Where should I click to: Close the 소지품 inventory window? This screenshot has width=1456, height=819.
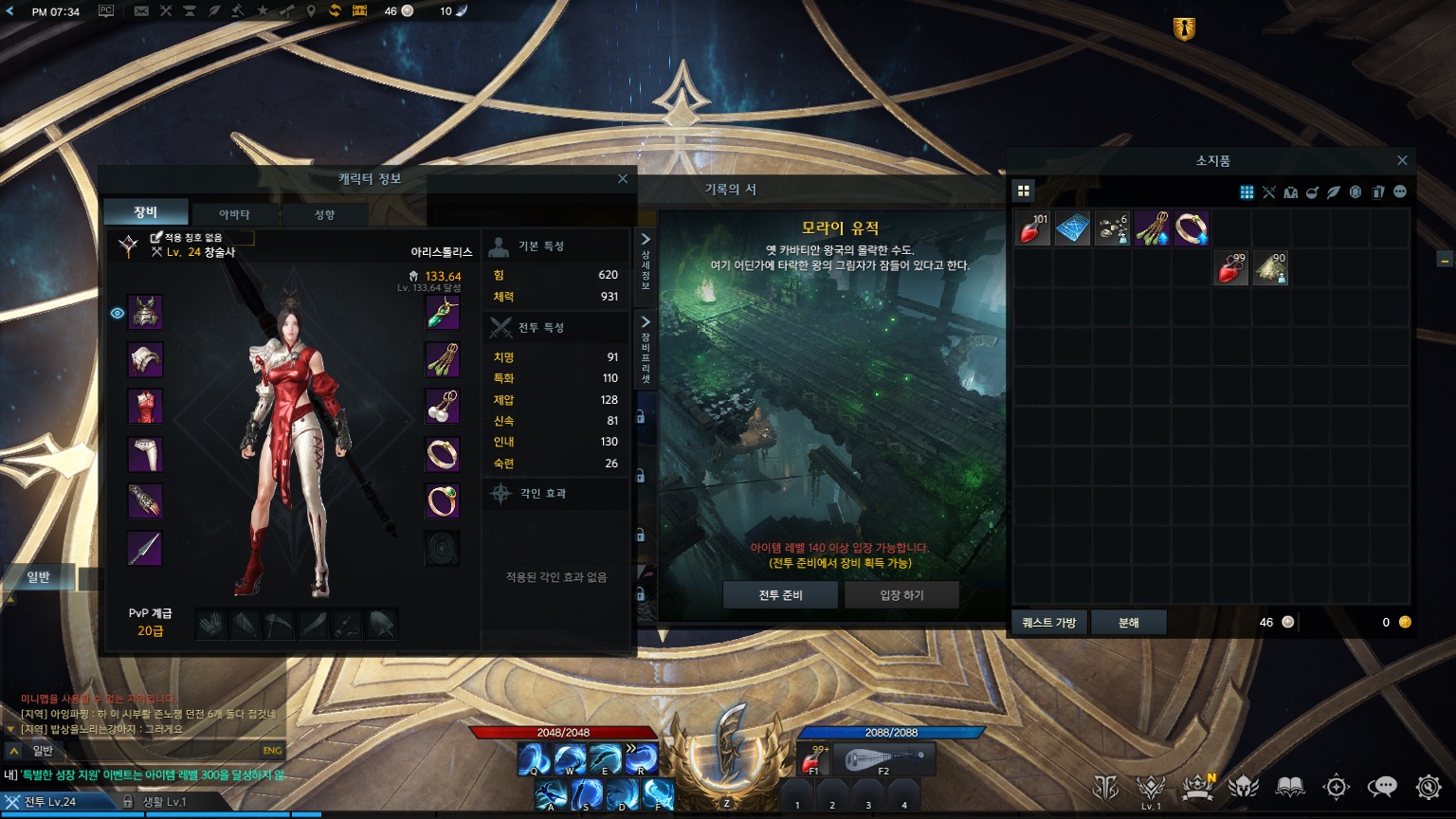coord(1402,160)
